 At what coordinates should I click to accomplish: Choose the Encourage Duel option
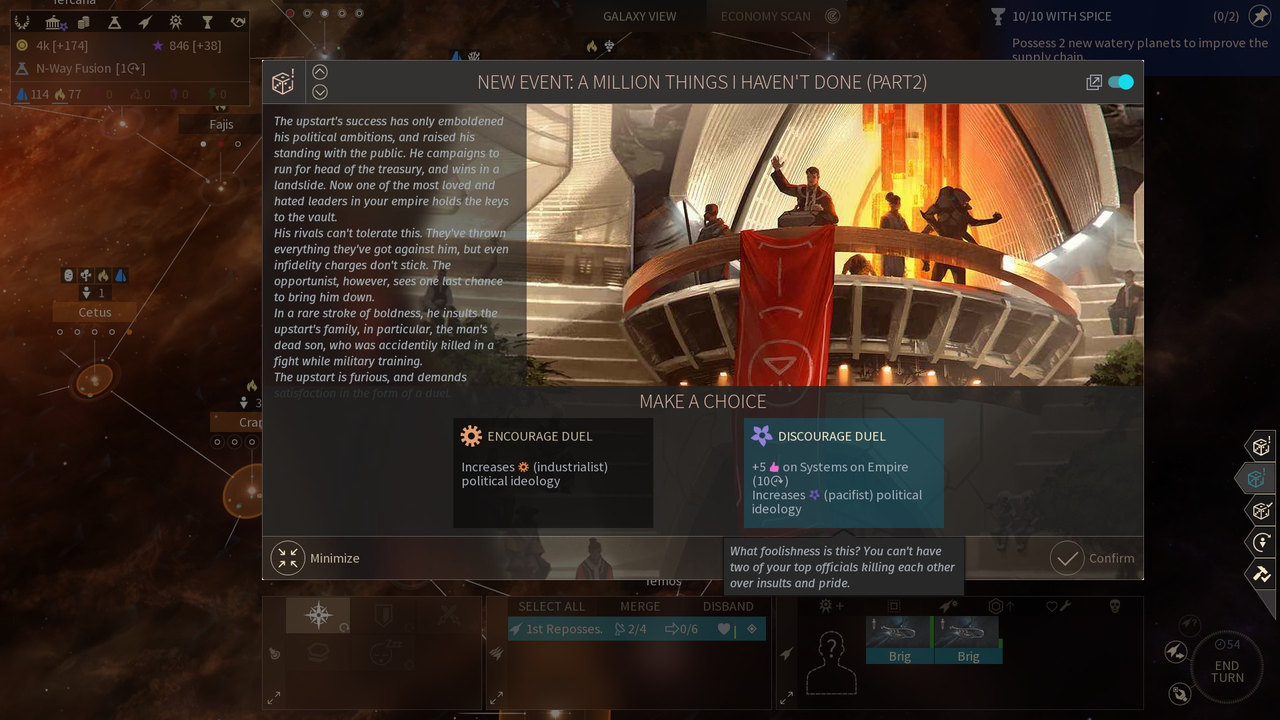[x=553, y=471]
